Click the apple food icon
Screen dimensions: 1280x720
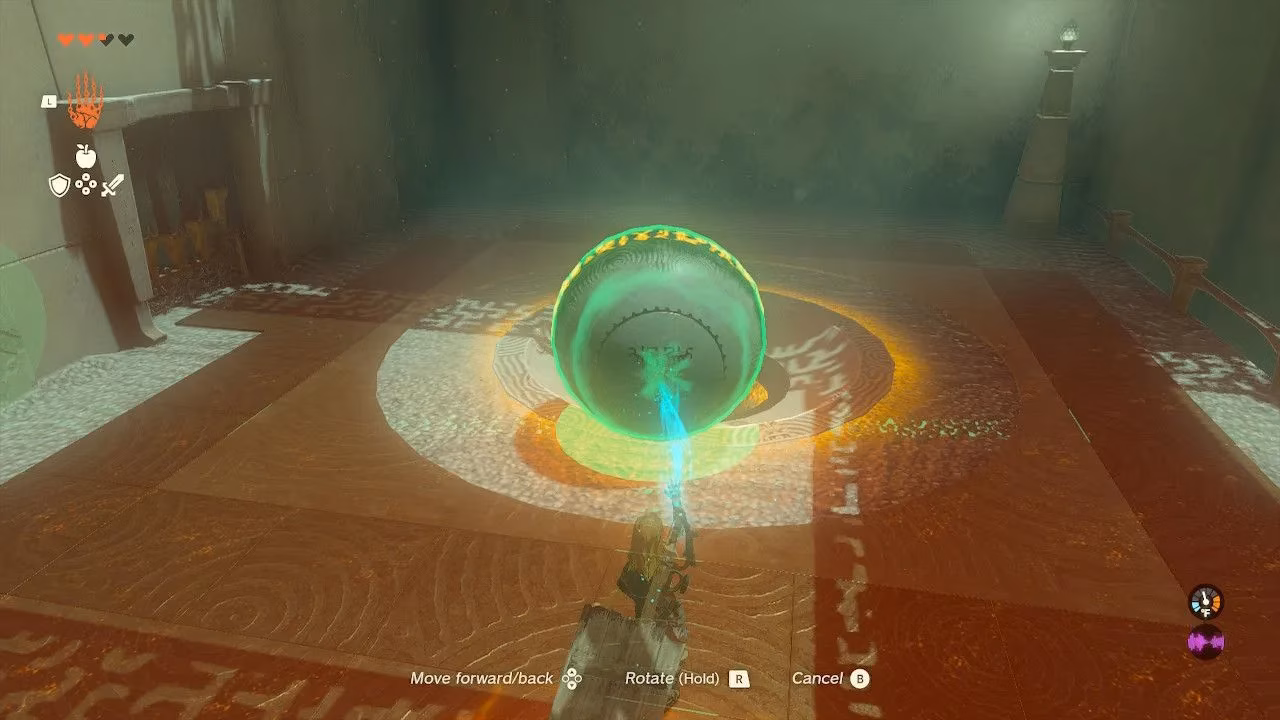pos(86,156)
